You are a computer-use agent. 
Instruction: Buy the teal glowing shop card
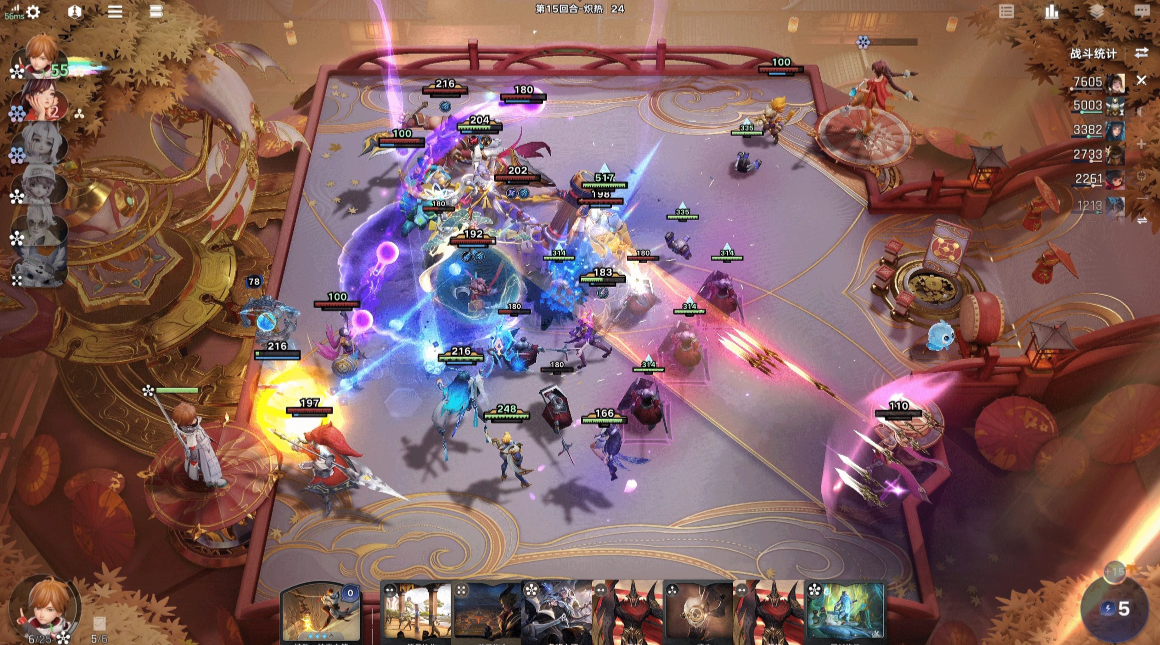coord(846,611)
